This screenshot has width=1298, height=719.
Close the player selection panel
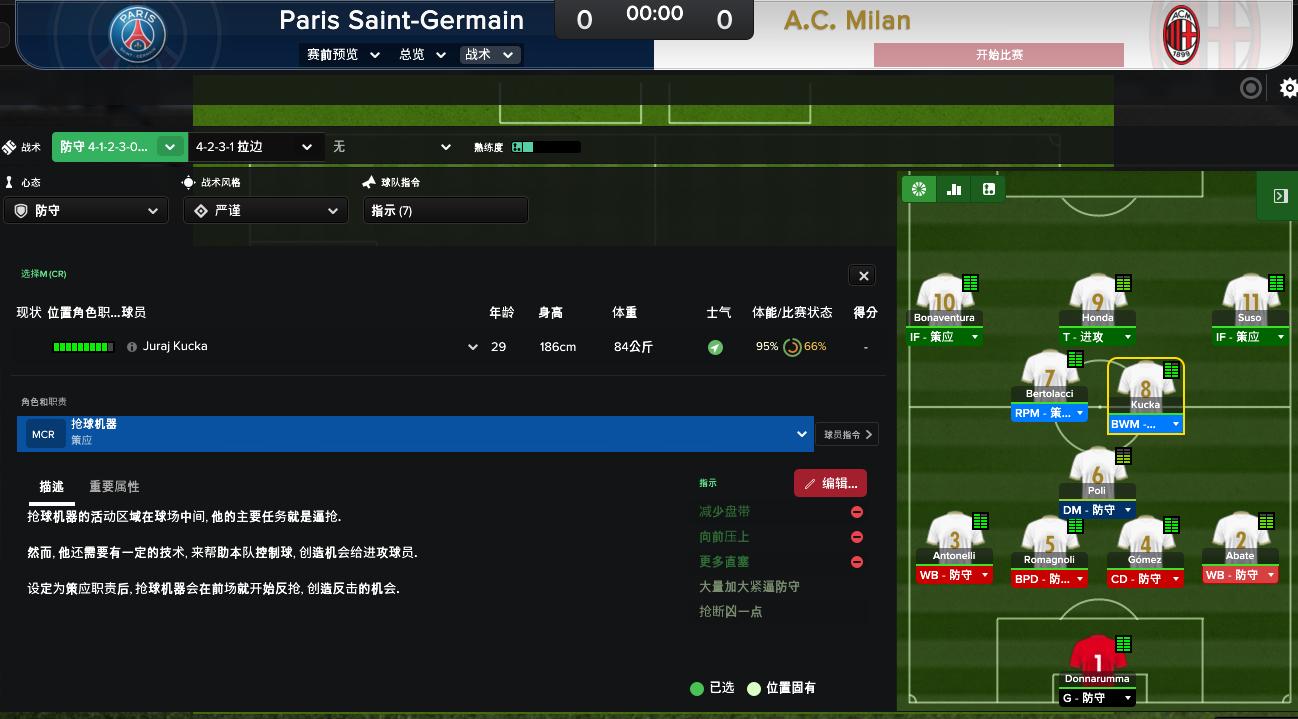[864, 276]
